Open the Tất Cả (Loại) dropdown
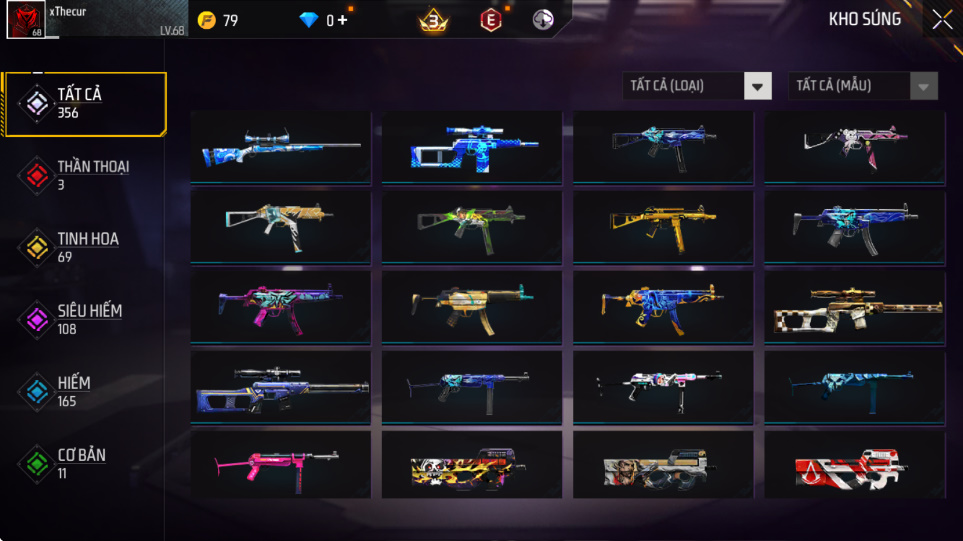Viewport: 963px width, 541px height. (x=697, y=86)
